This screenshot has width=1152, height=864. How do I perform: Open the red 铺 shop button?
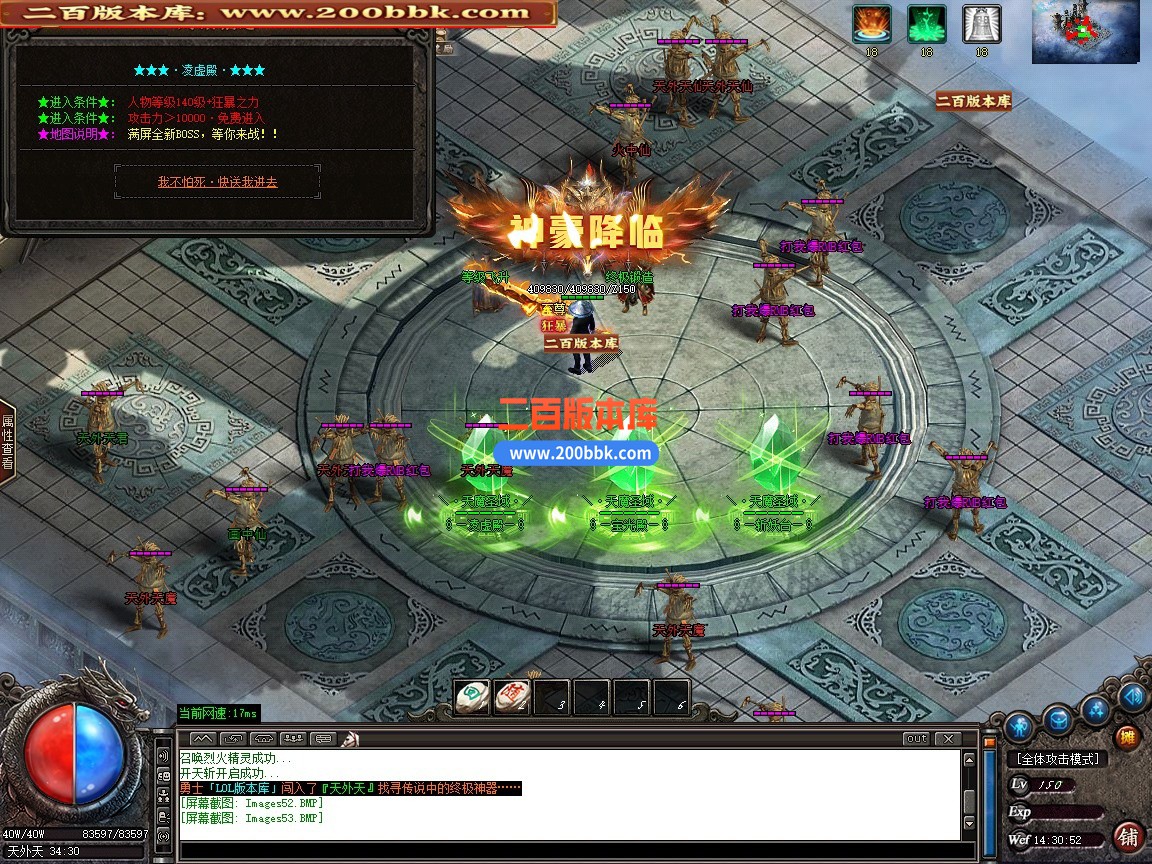point(1128,836)
